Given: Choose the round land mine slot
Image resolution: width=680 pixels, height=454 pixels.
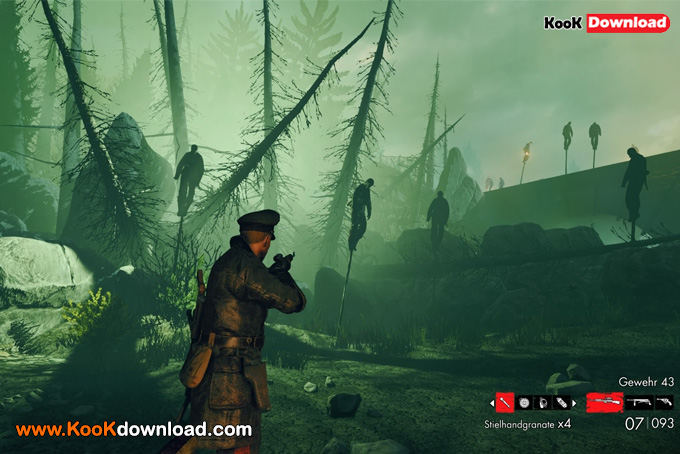Looking at the screenshot, I should (x=522, y=402).
